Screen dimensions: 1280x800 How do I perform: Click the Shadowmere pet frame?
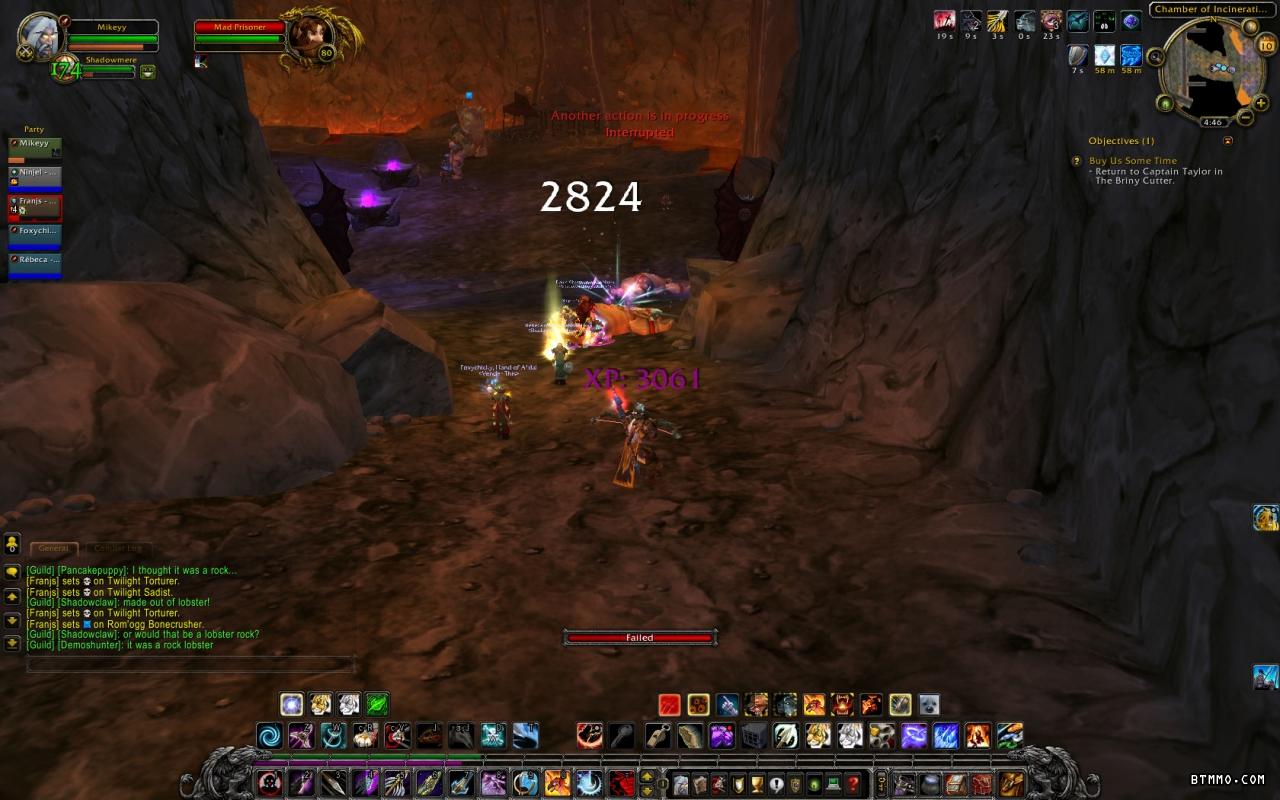pyautogui.click(x=110, y=66)
